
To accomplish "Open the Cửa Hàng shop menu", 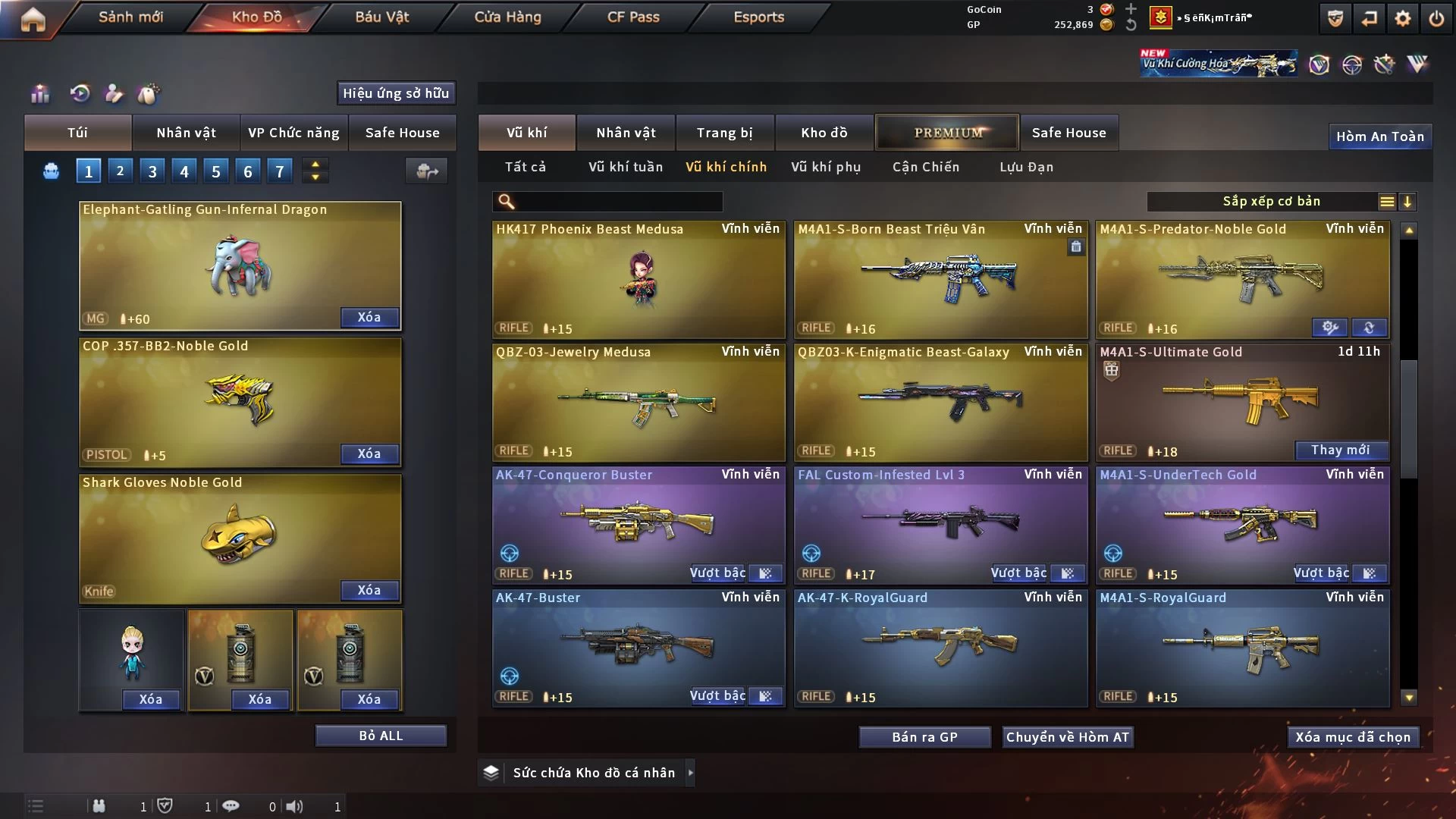I will point(507,17).
